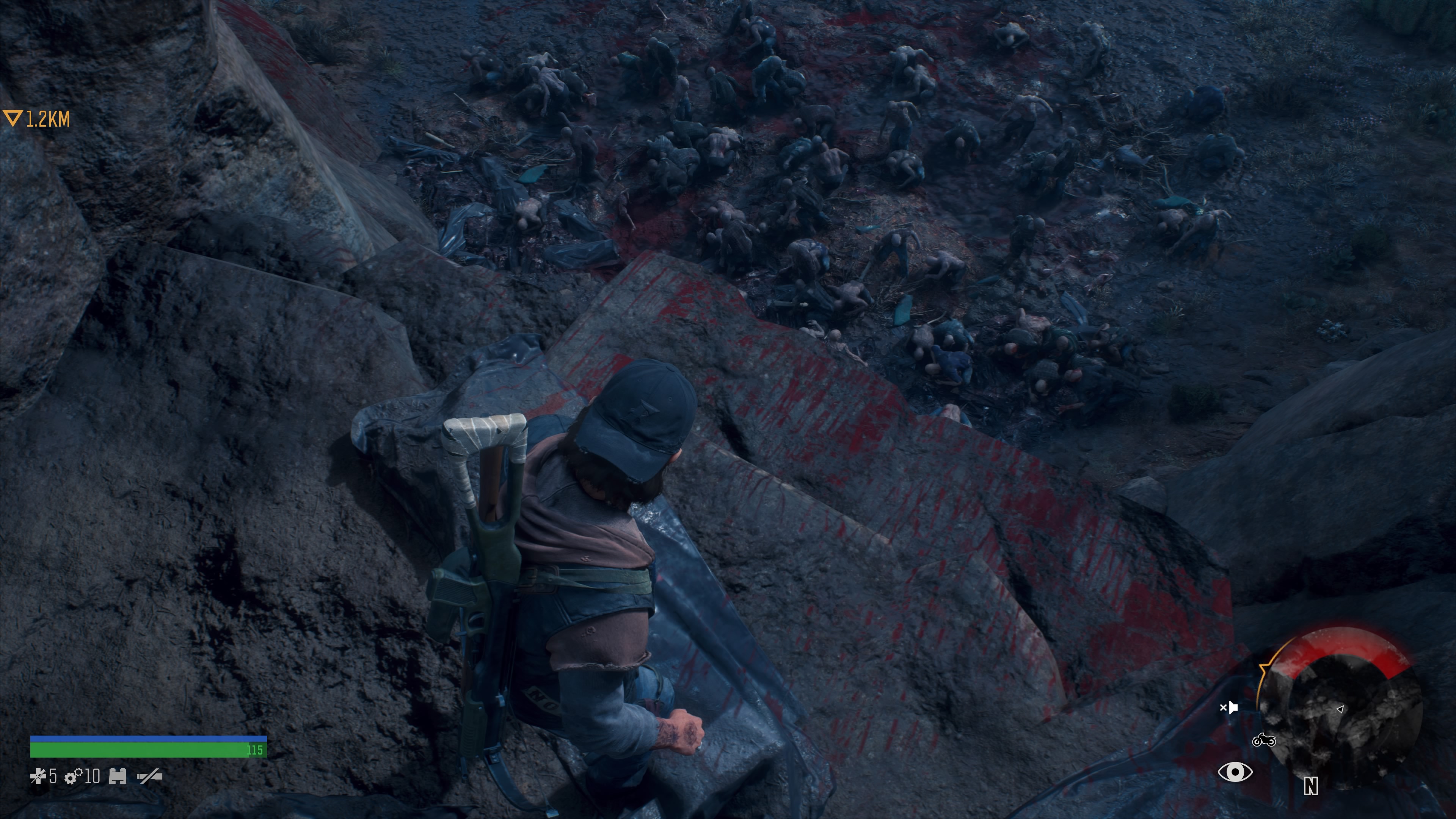Click the N compass marker
This screenshot has height=819, width=1456.
pyautogui.click(x=1311, y=786)
